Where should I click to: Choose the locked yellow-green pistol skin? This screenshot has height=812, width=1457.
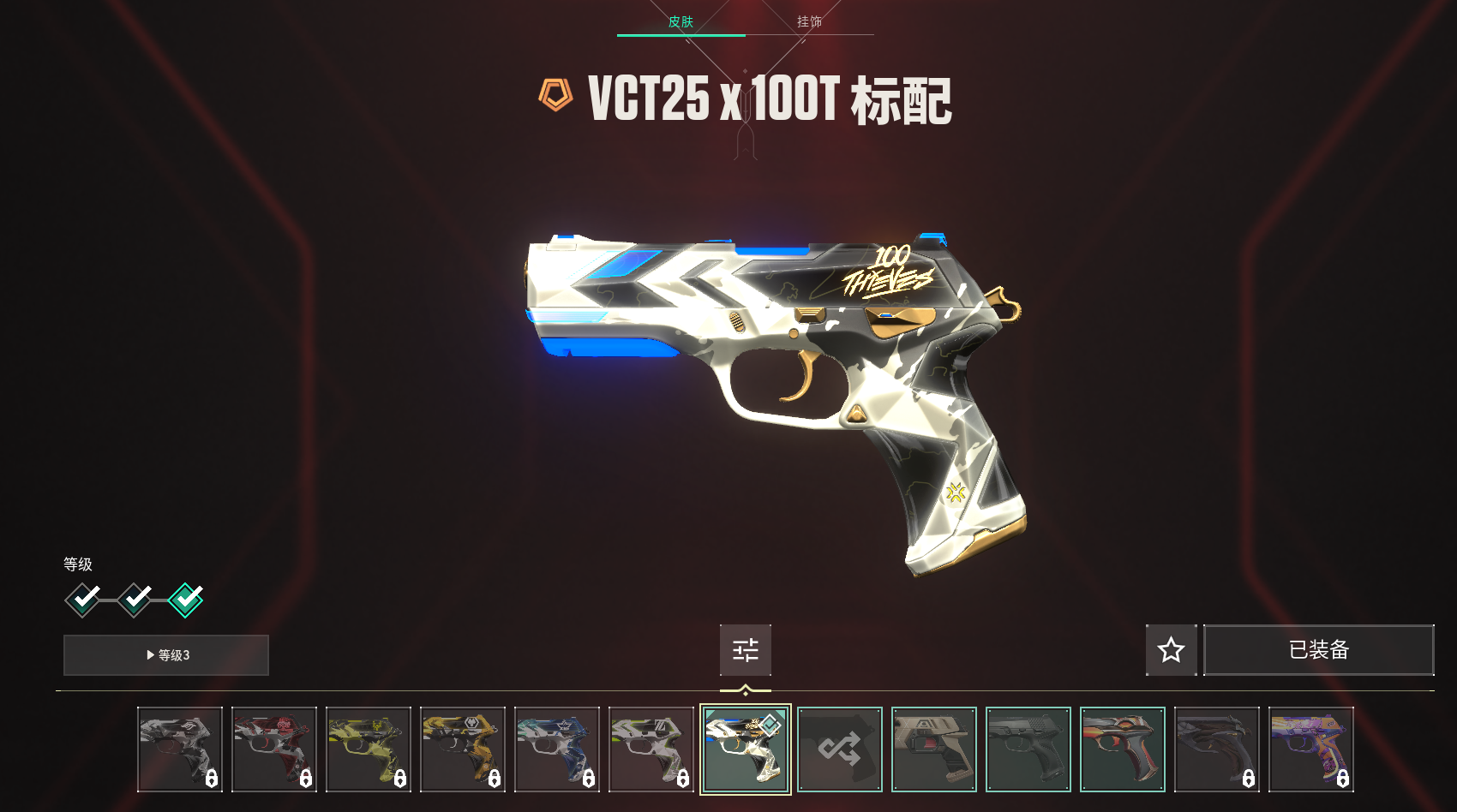coord(369,749)
